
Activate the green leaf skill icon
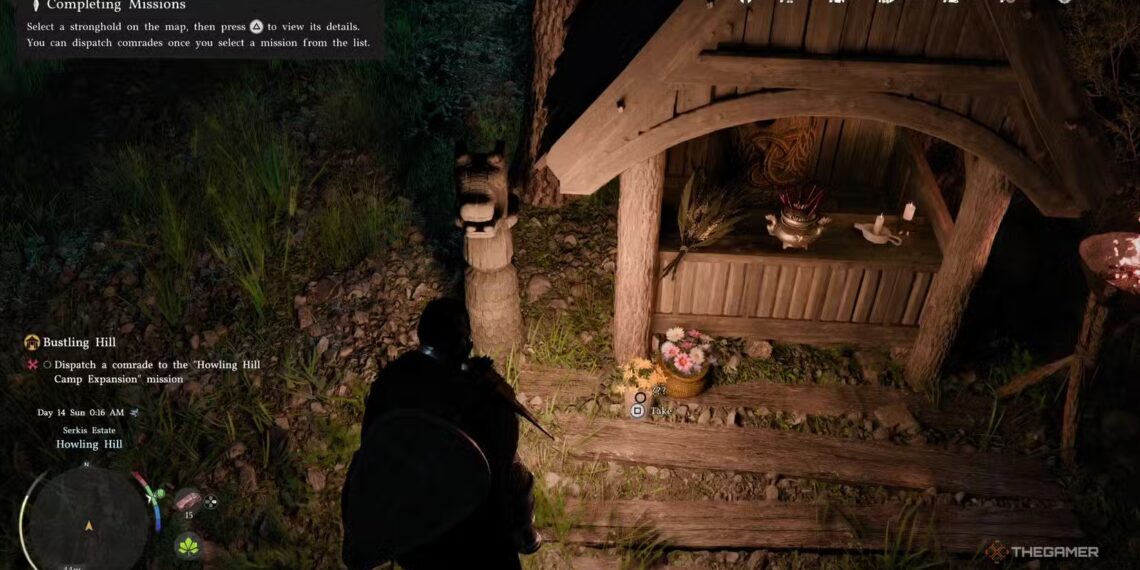pyautogui.click(x=187, y=545)
